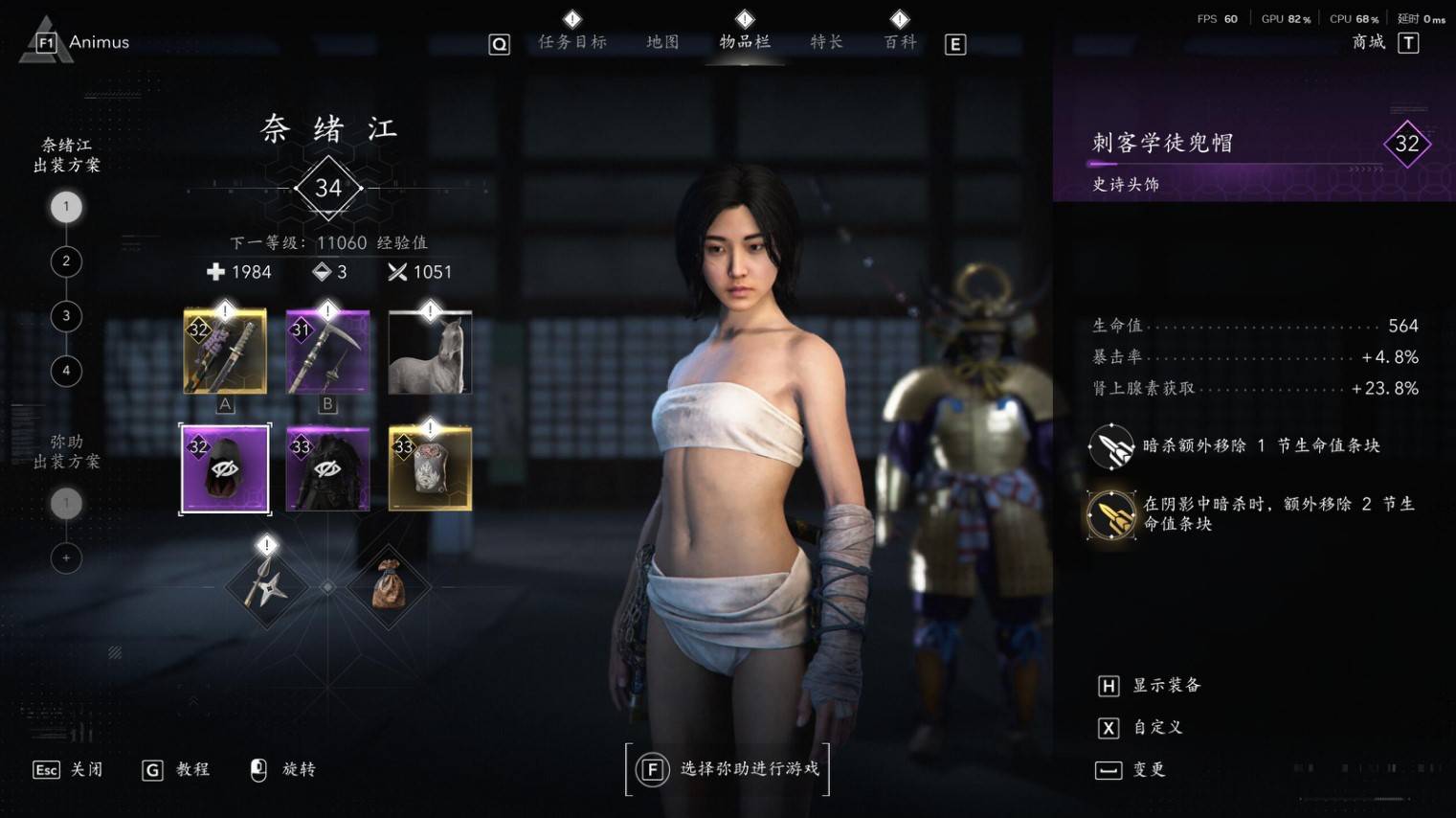Open the kunai and shuriken tools slot
Viewport: 1456px width, 818px height.
[x=266, y=586]
